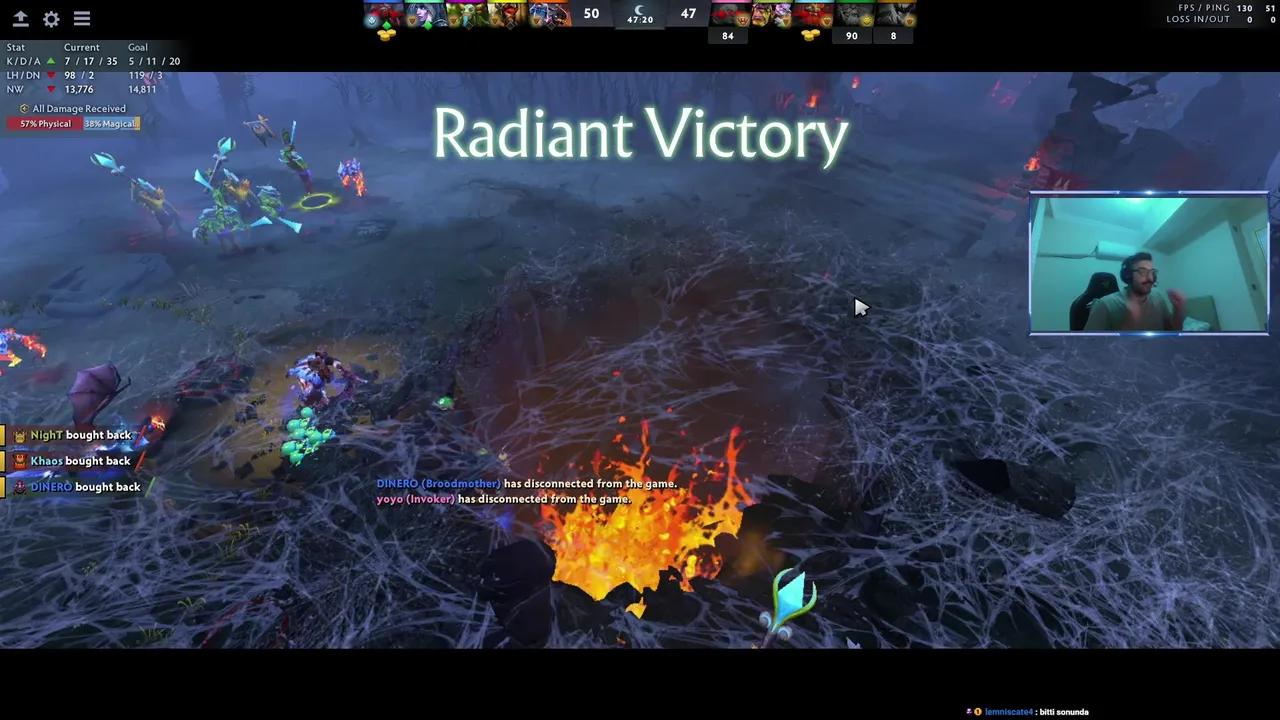
Task: Click lemniscate4's username in chat
Action: point(1010,711)
